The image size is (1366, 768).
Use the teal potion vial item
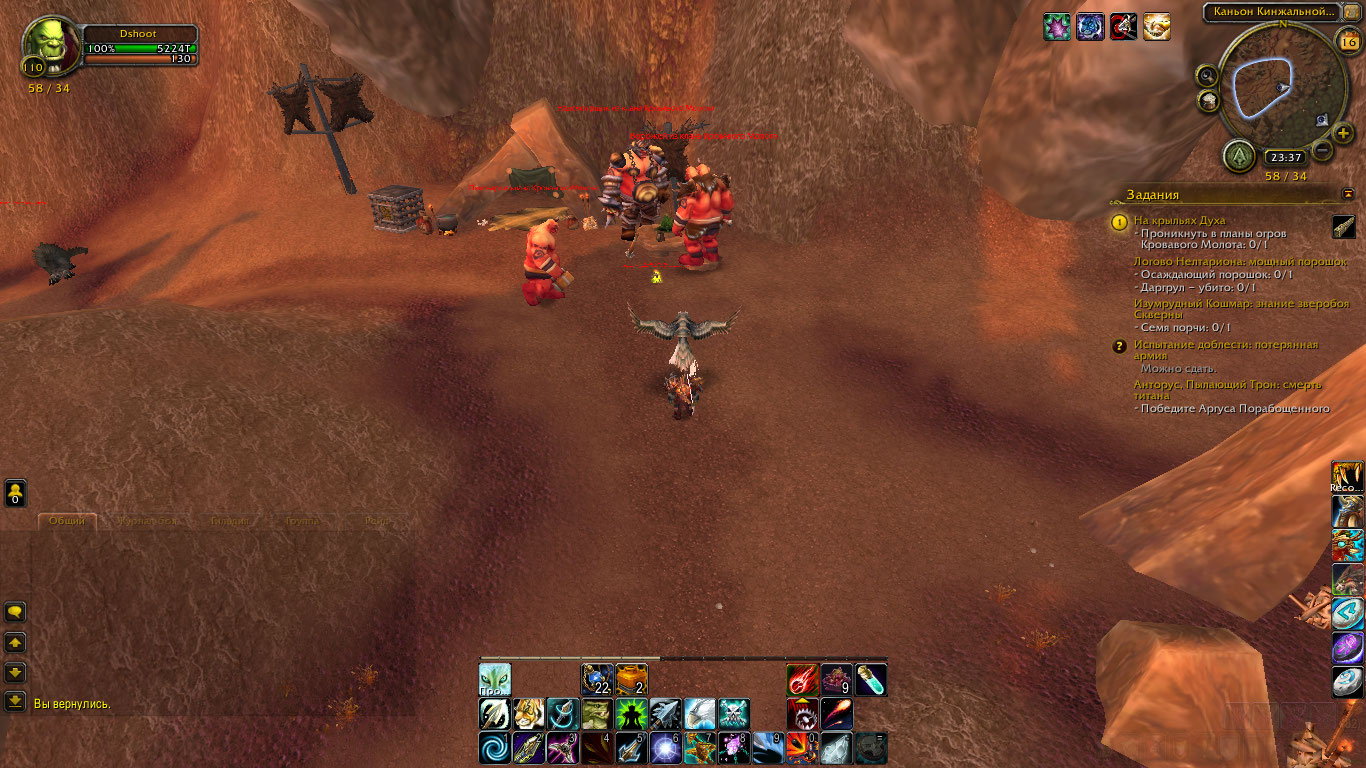pyautogui.click(x=871, y=680)
